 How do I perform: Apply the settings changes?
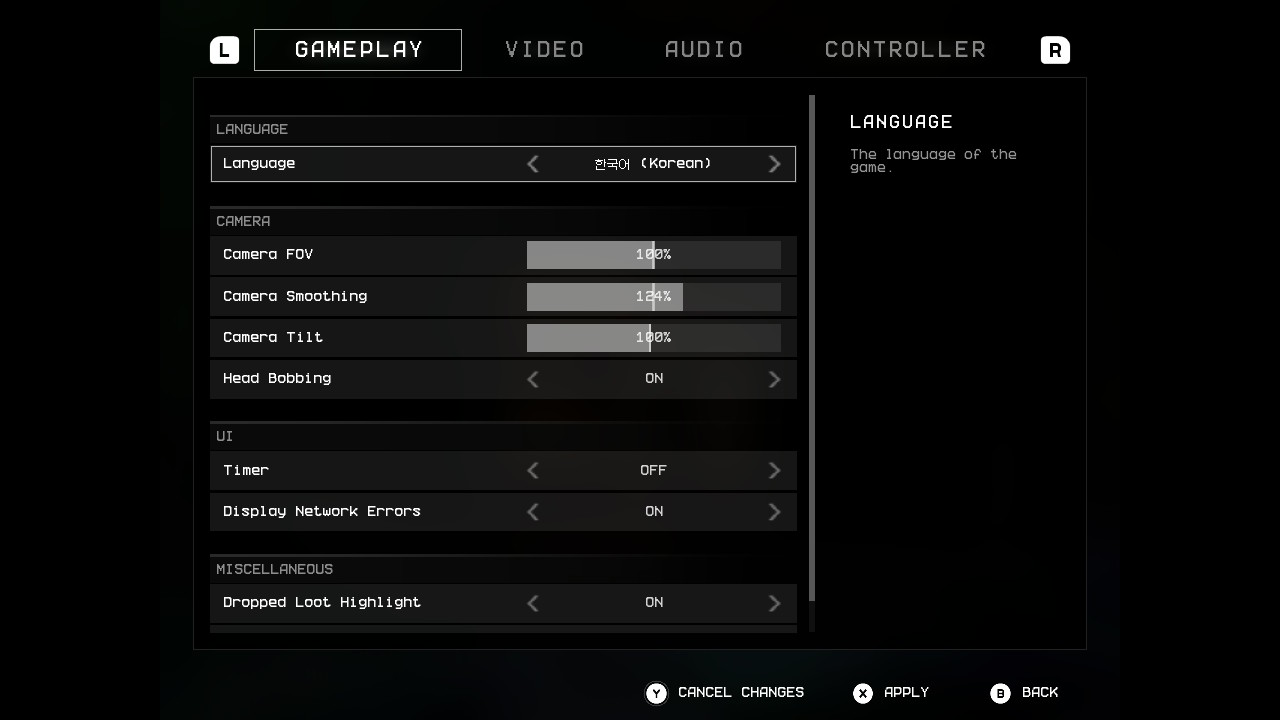pos(892,693)
